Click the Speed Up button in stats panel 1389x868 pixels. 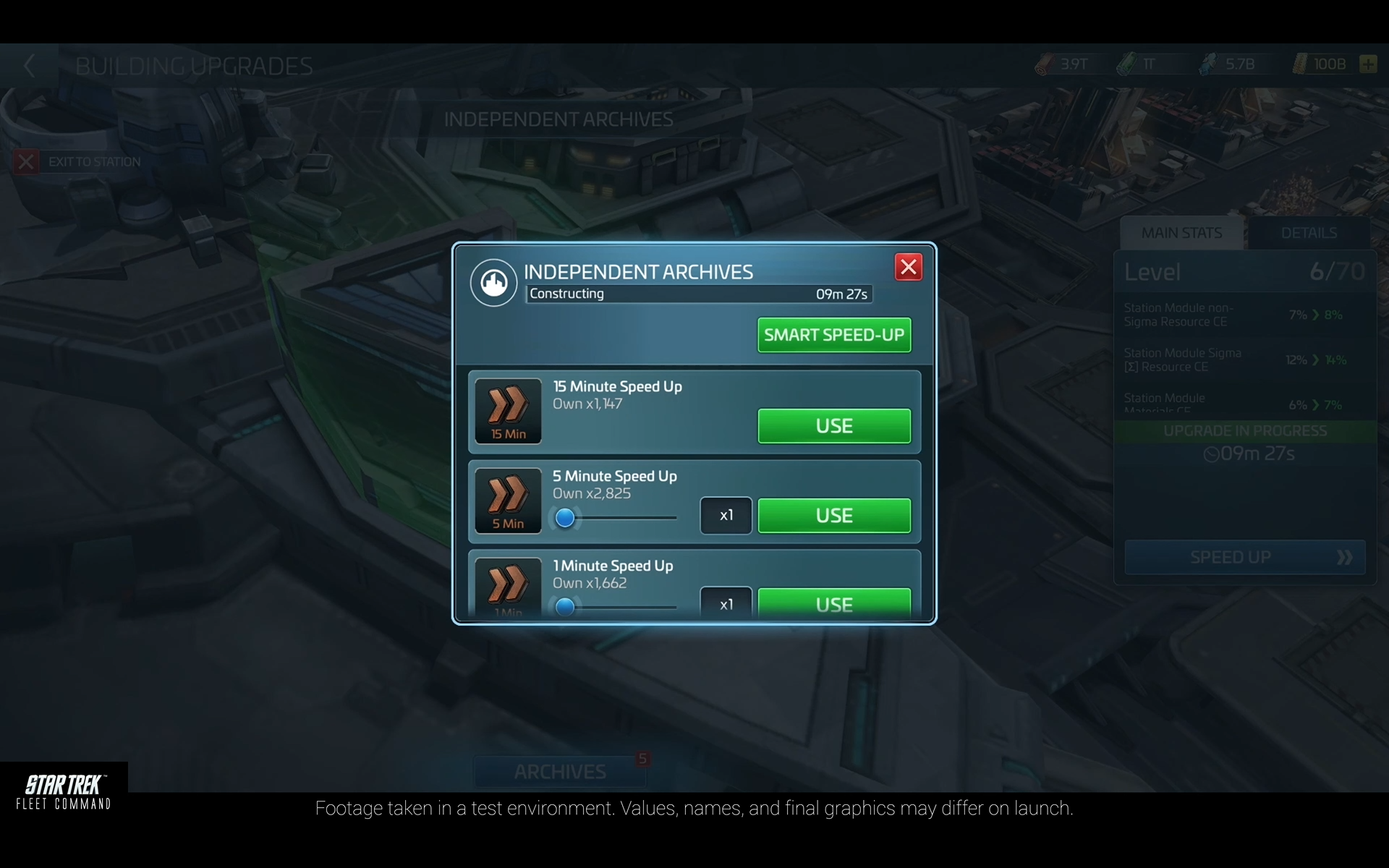tap(1244, 557)
